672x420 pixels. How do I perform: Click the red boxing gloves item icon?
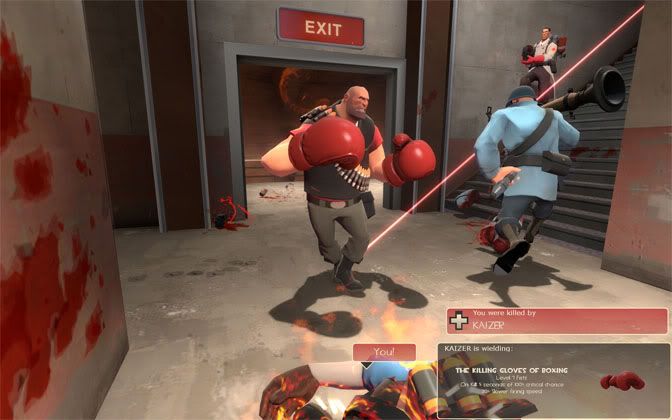[x=622, y=382]
